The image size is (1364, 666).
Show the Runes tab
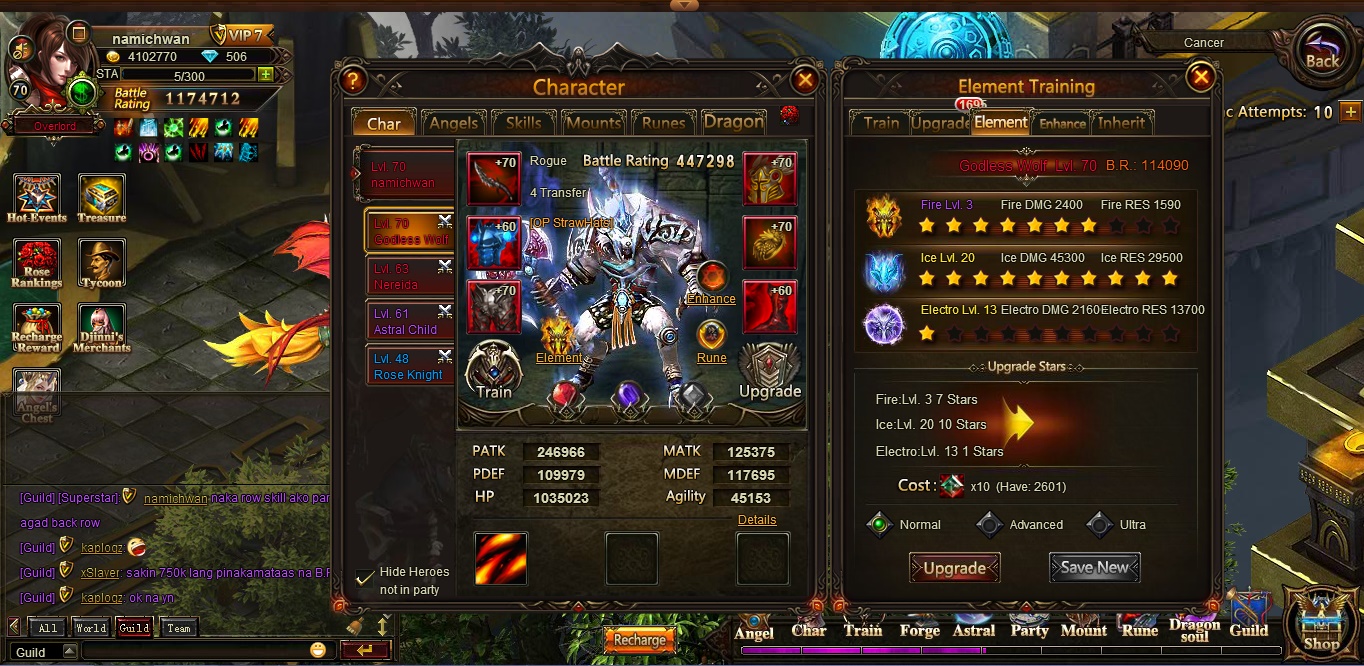coord(663,123)
